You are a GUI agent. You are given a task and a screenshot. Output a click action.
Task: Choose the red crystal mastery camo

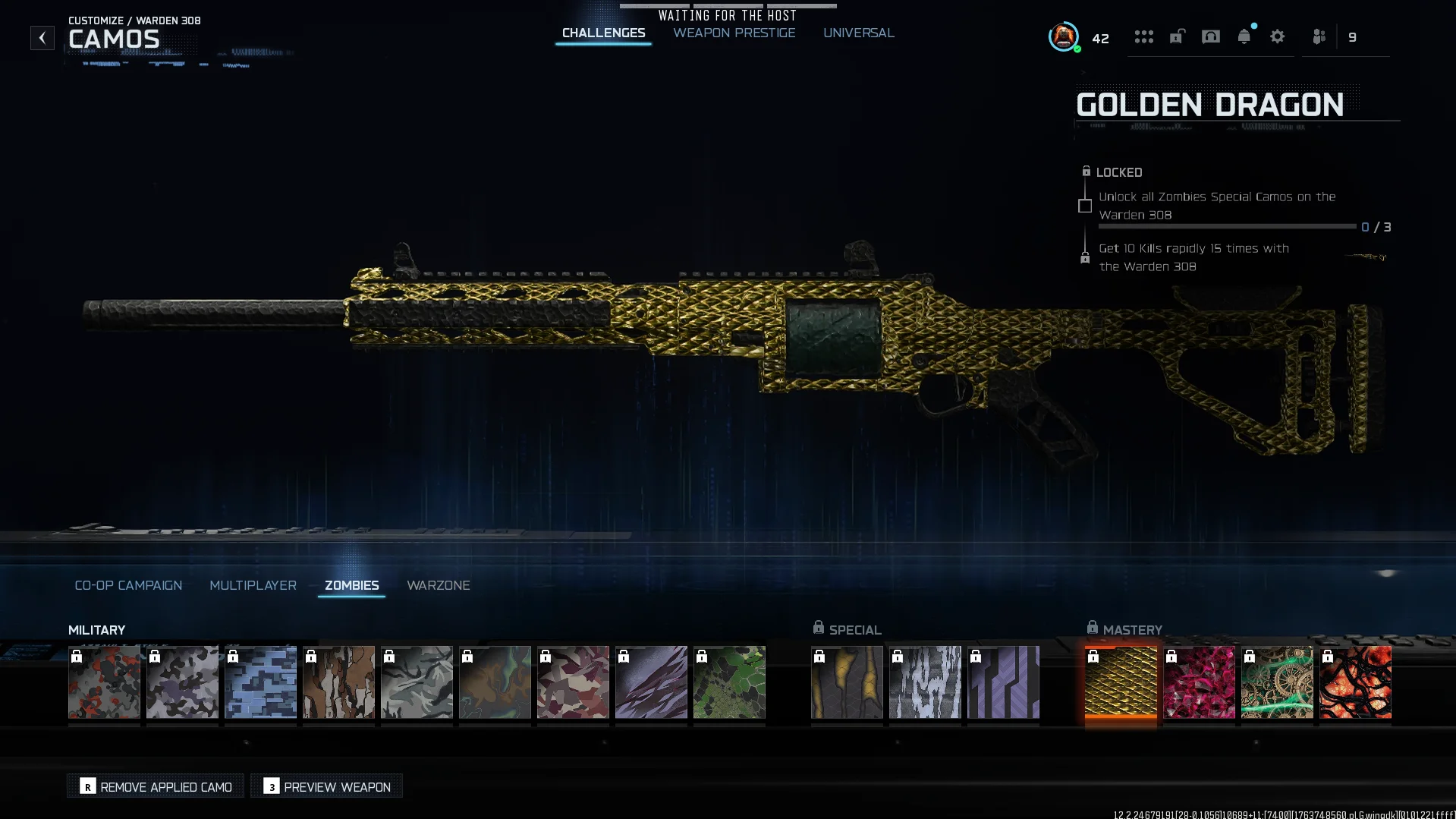[1199, 682]
